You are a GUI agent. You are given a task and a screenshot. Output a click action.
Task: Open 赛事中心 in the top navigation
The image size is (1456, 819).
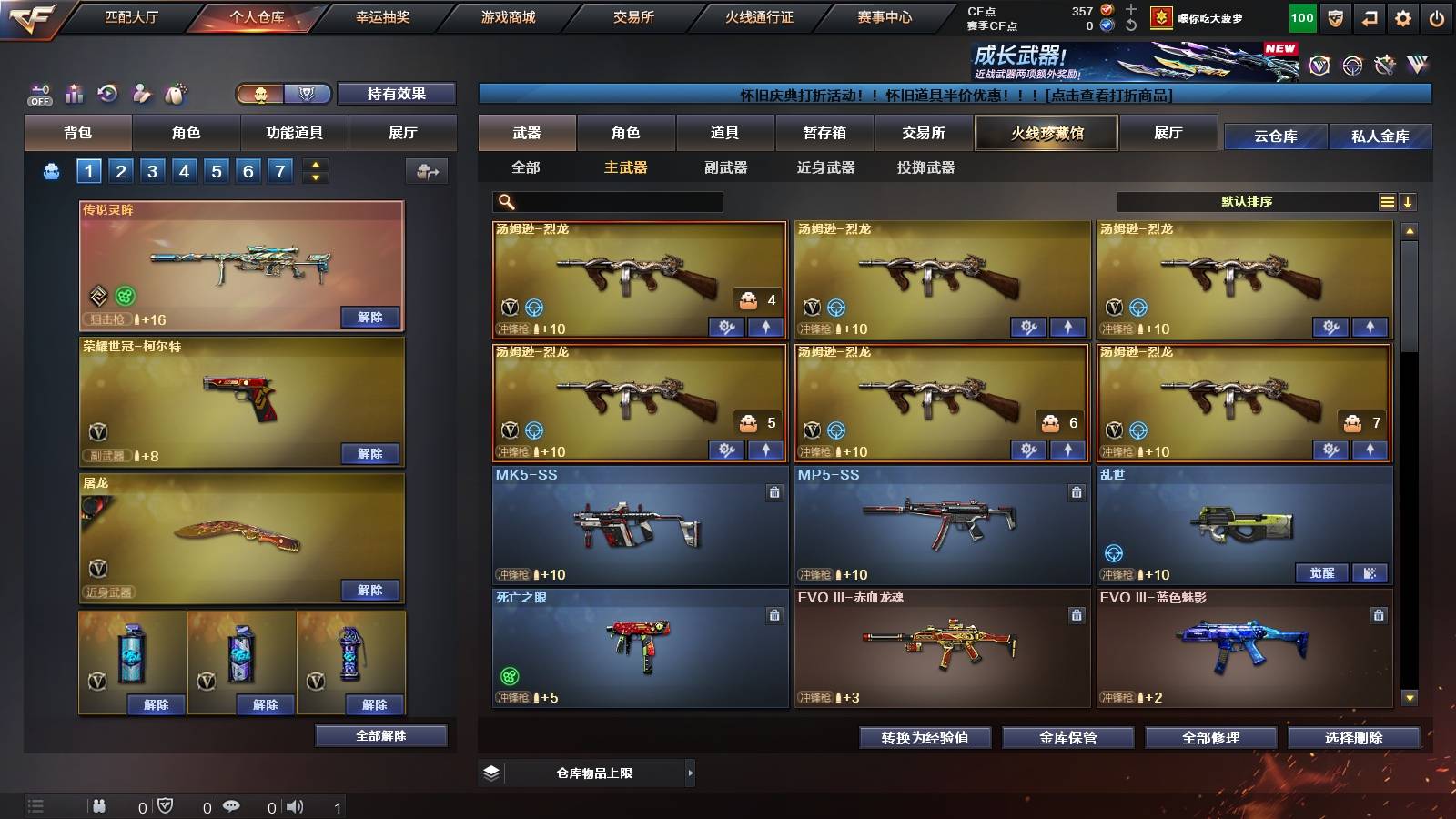pos(887,16)
